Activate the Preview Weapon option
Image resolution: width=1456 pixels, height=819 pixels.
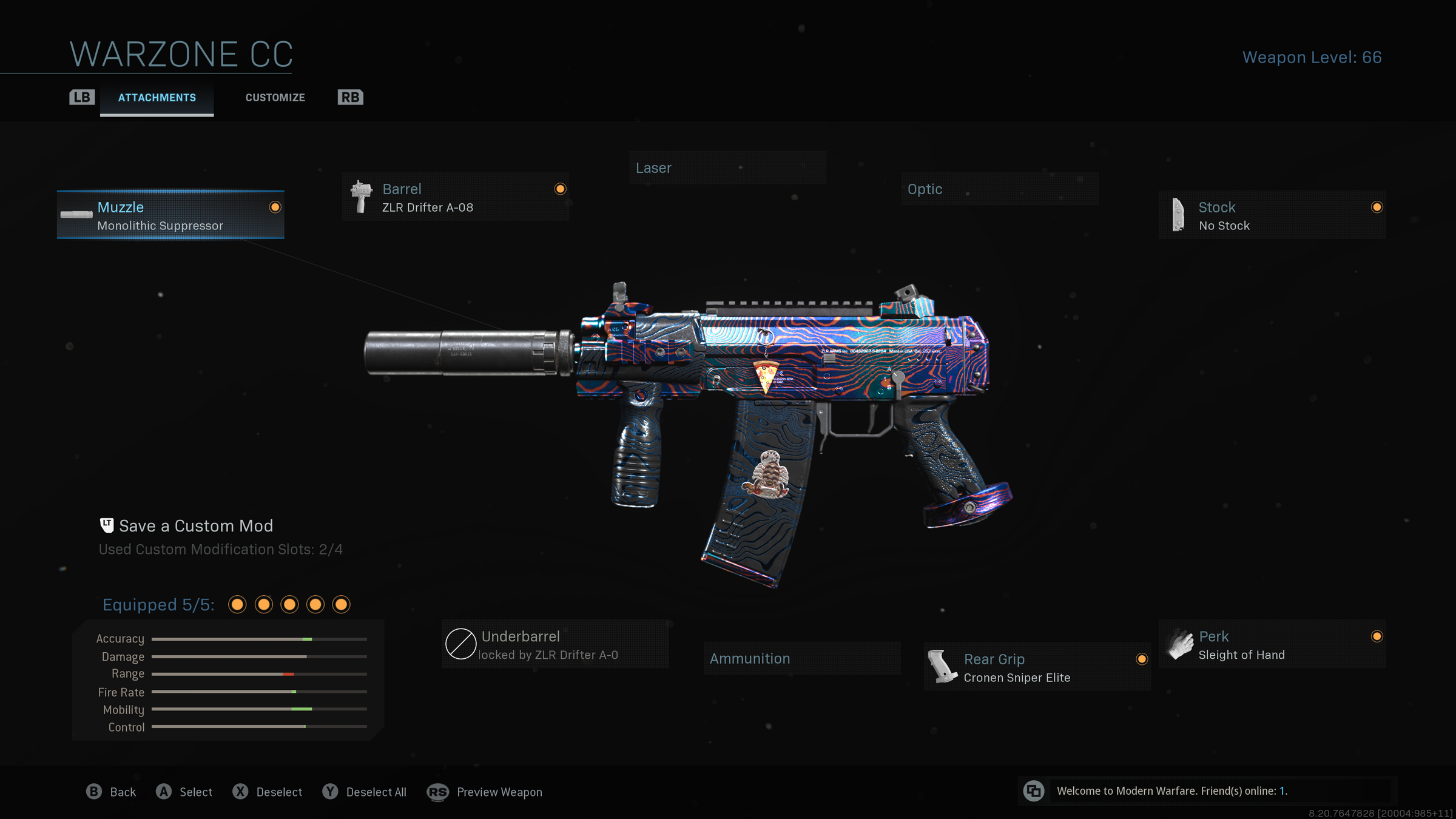485,792
